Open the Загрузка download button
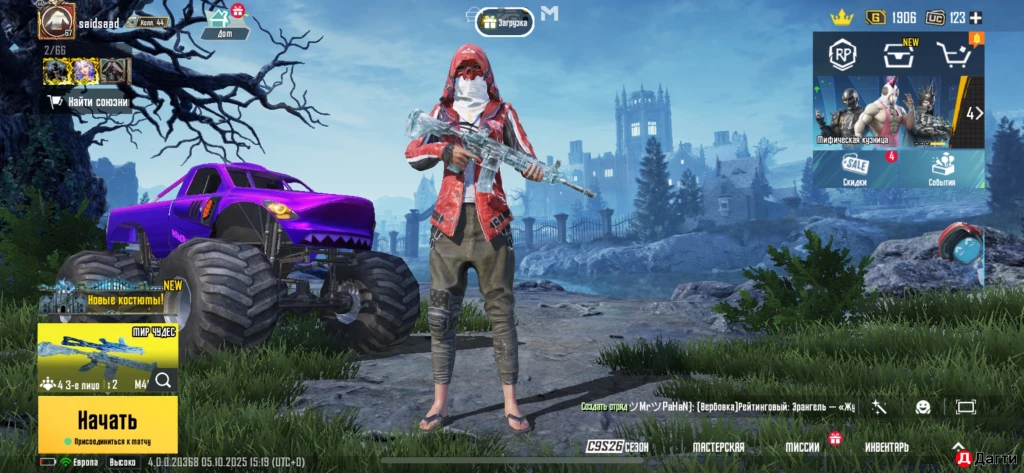1024x473 pixels. tap(504, 21)
